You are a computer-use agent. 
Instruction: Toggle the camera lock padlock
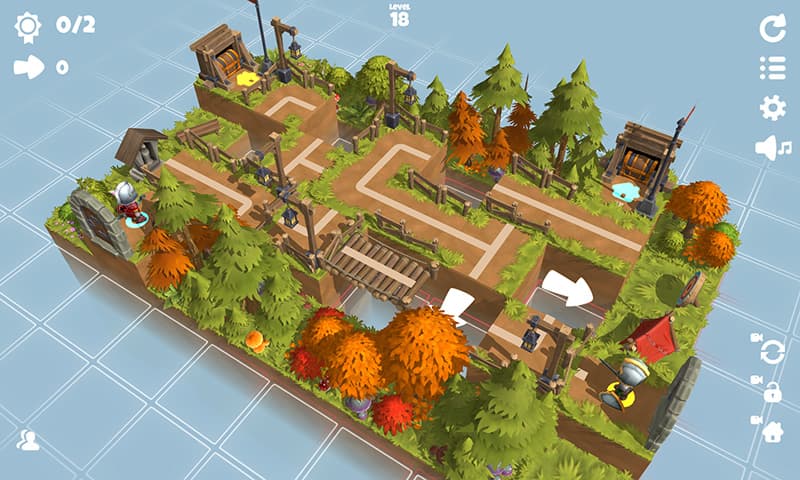771,392
